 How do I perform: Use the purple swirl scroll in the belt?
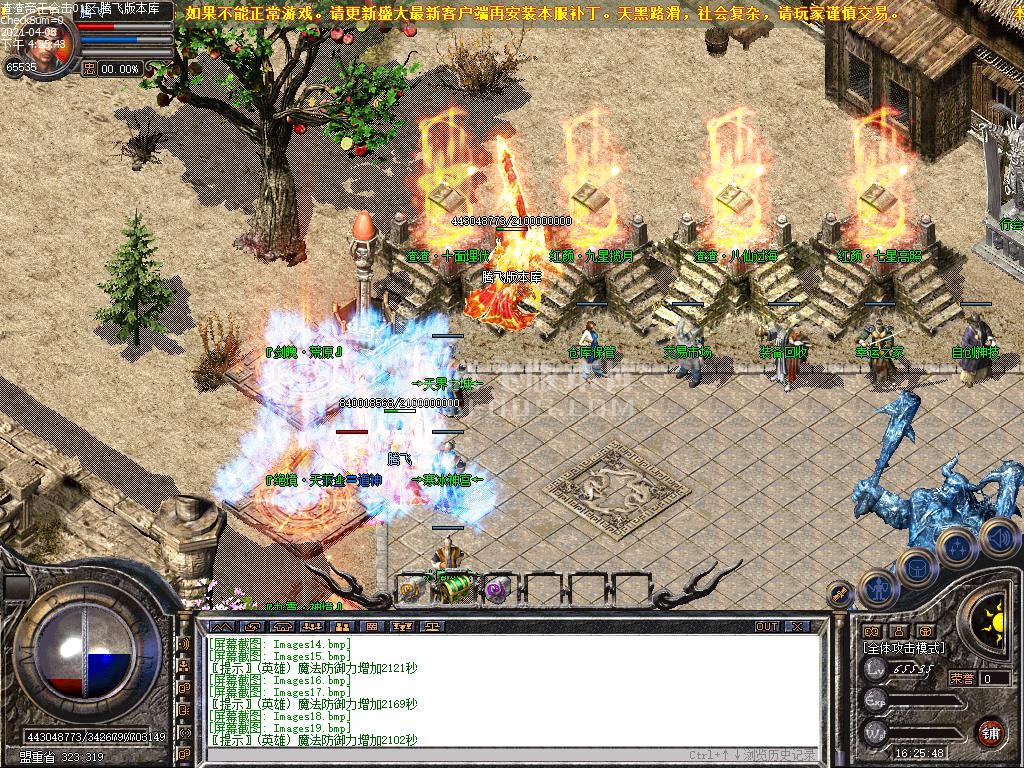[x=498, y=590]
